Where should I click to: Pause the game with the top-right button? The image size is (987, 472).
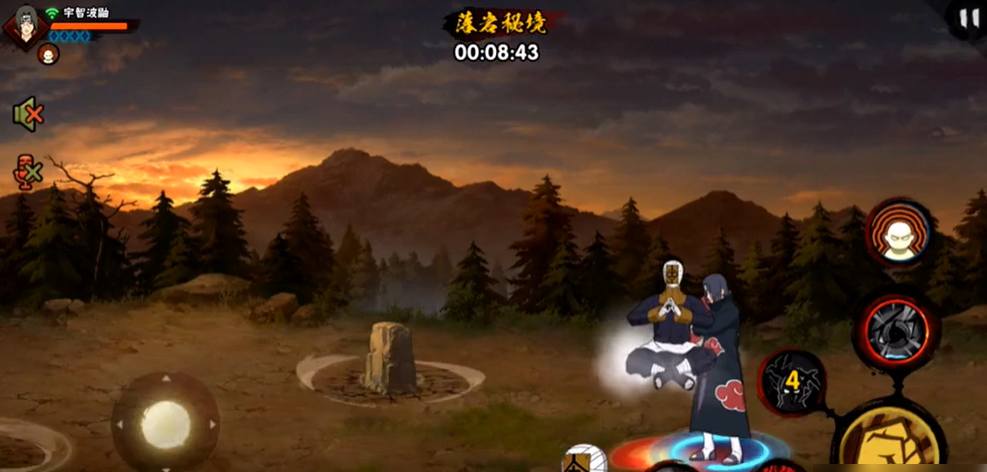click(968, 19)
